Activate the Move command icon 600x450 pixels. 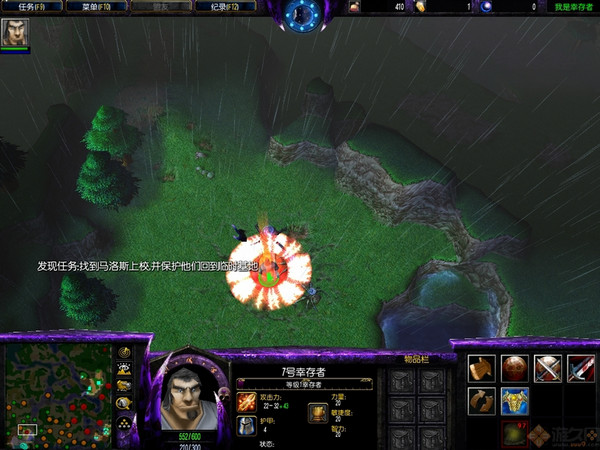point(482,368)
